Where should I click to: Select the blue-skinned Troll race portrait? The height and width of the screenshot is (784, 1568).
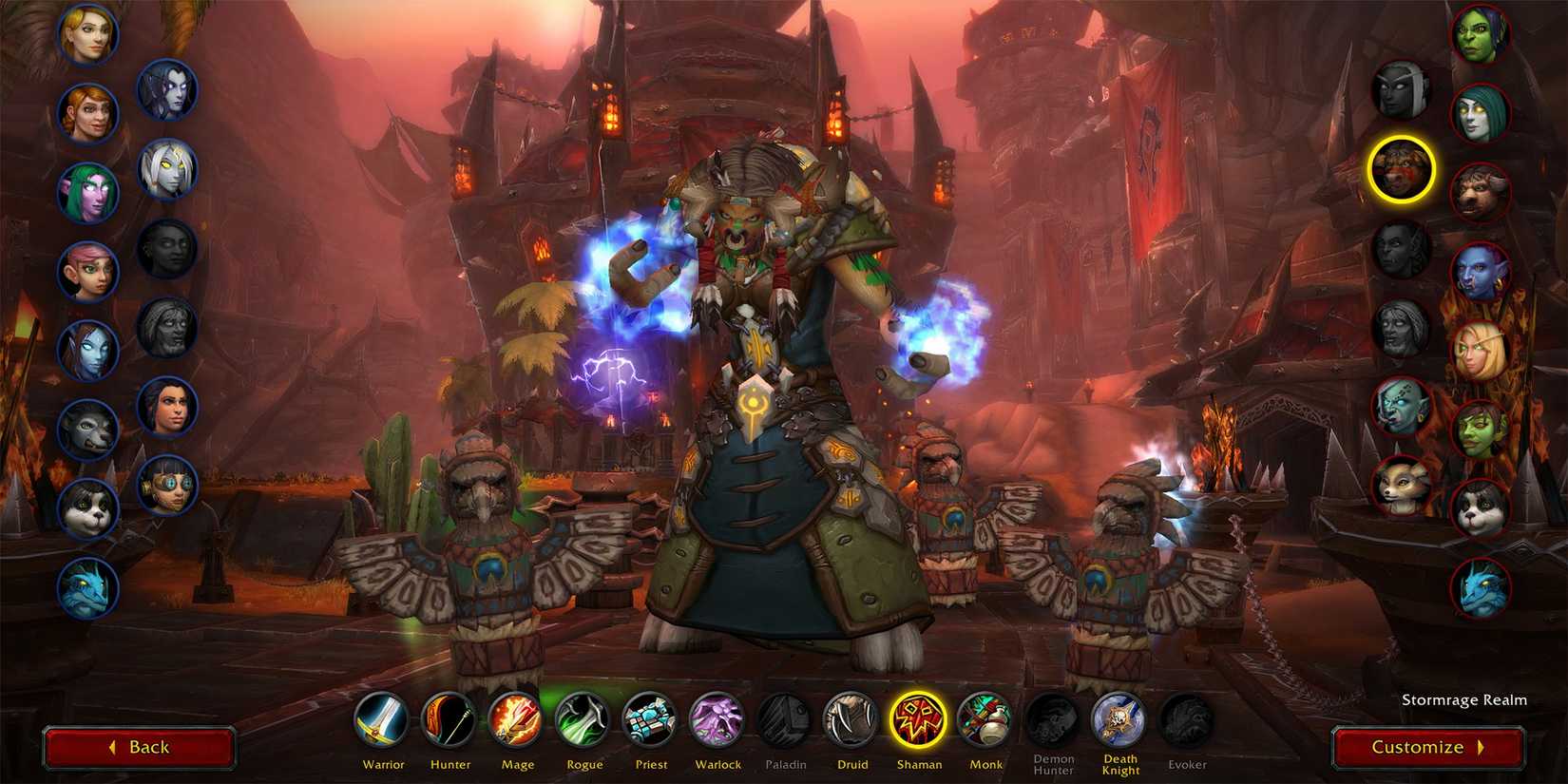[1481, 272]
